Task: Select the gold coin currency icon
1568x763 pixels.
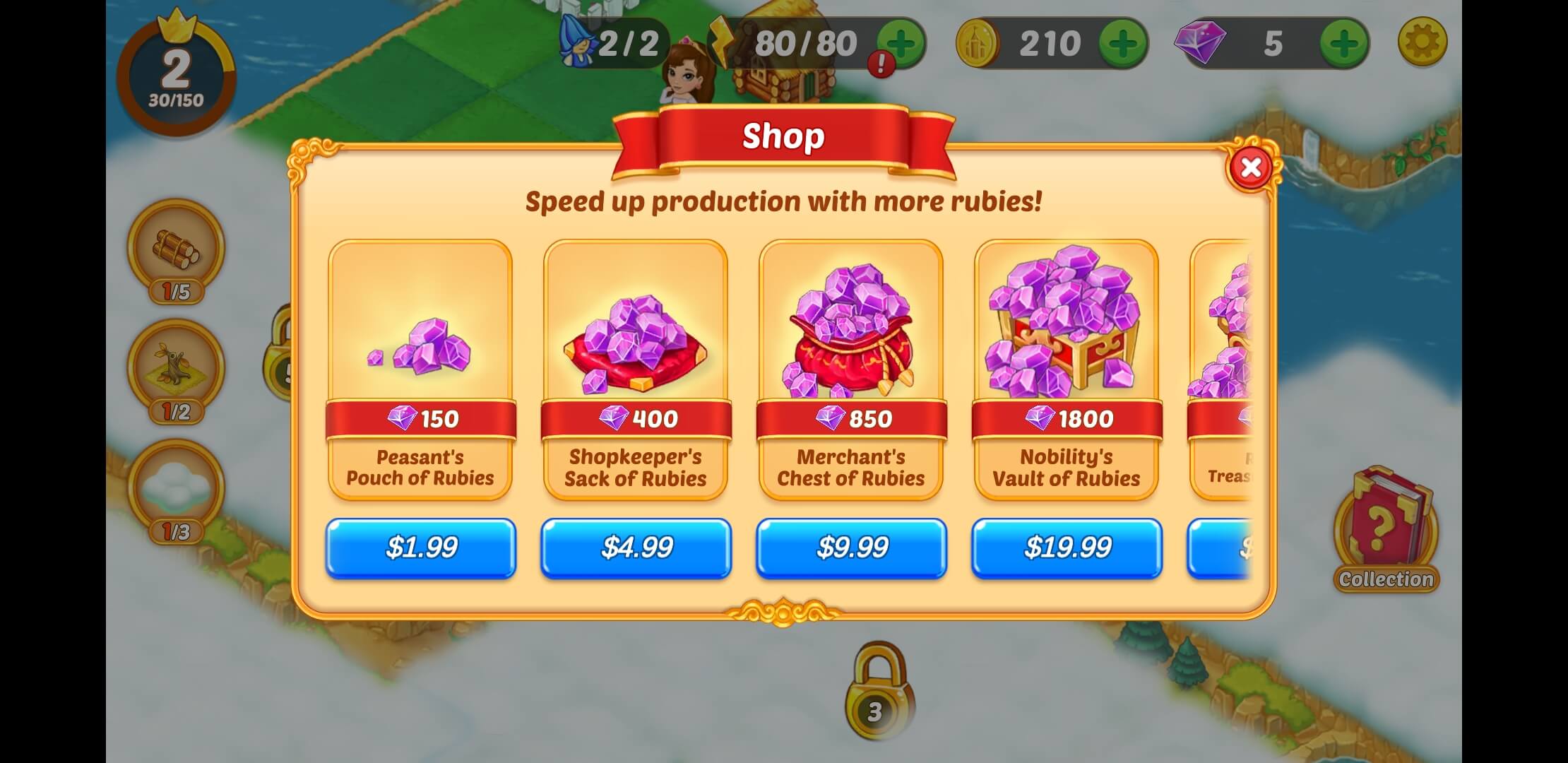Action: 978,42
